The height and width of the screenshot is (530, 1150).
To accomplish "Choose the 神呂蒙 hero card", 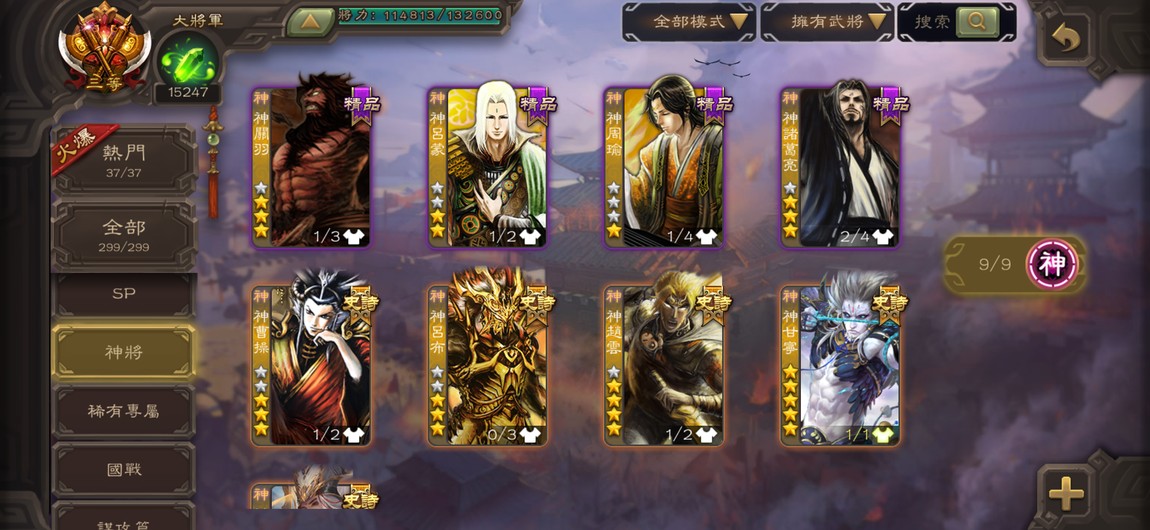I will 488,167.
